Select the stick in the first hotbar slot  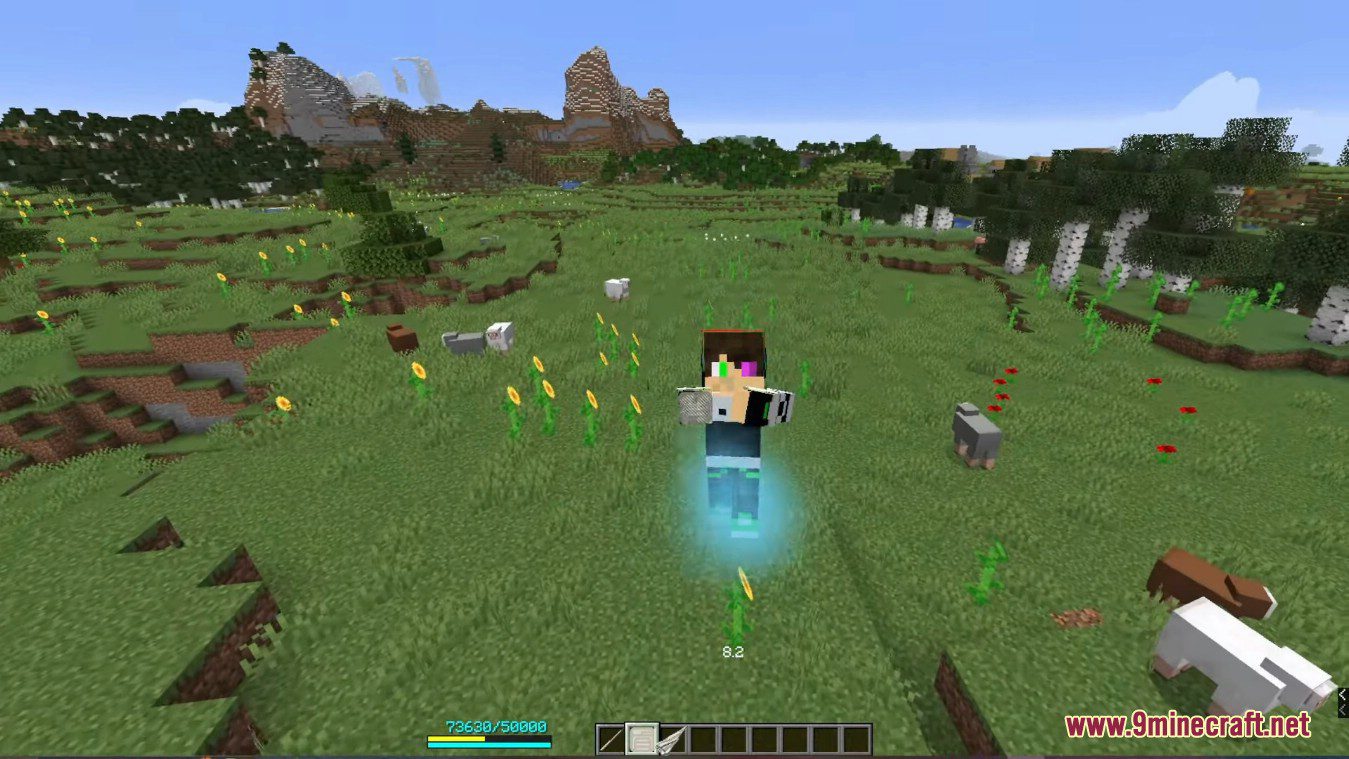(608, 738)
